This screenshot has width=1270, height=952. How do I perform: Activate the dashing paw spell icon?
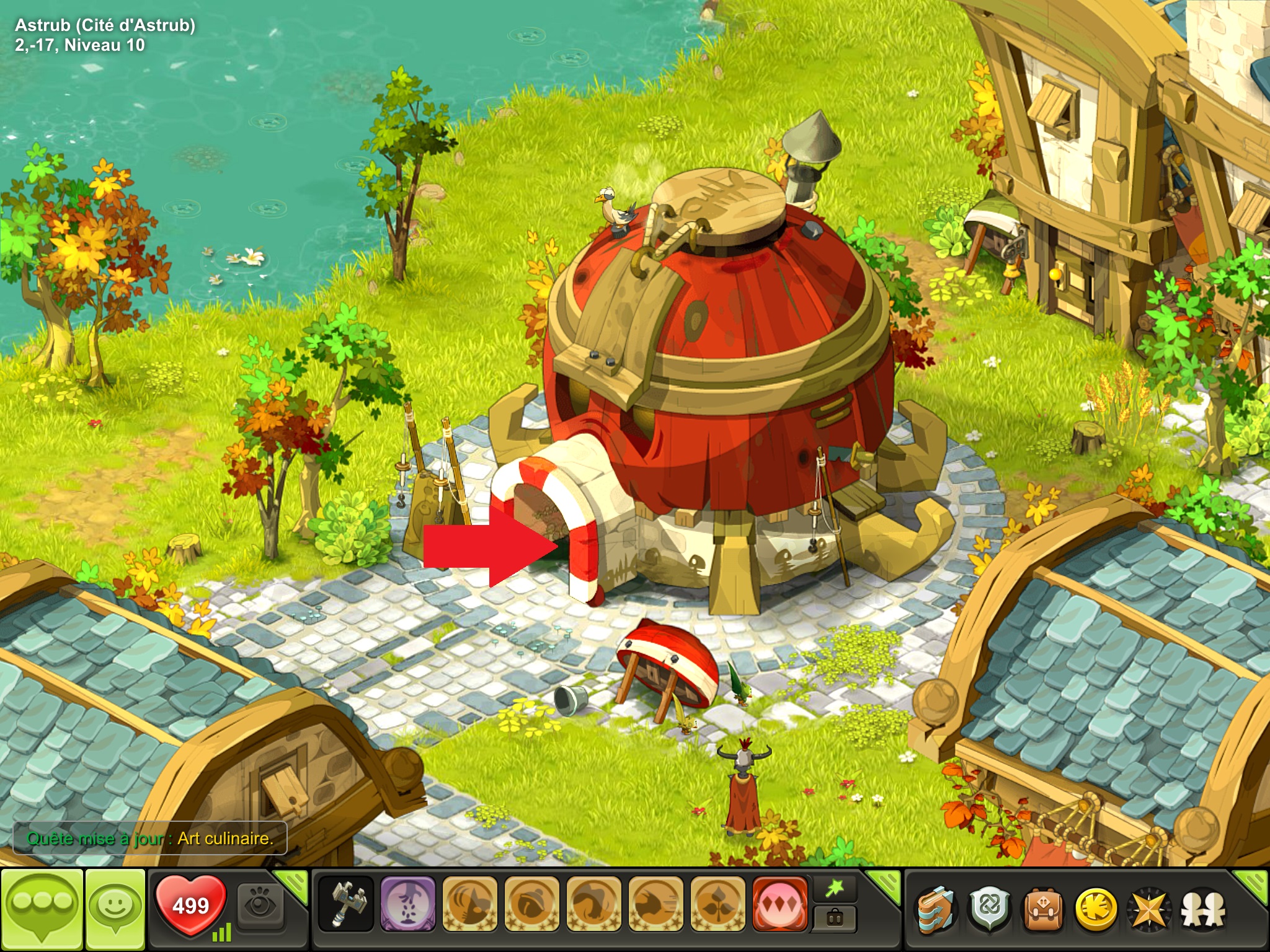655,905
